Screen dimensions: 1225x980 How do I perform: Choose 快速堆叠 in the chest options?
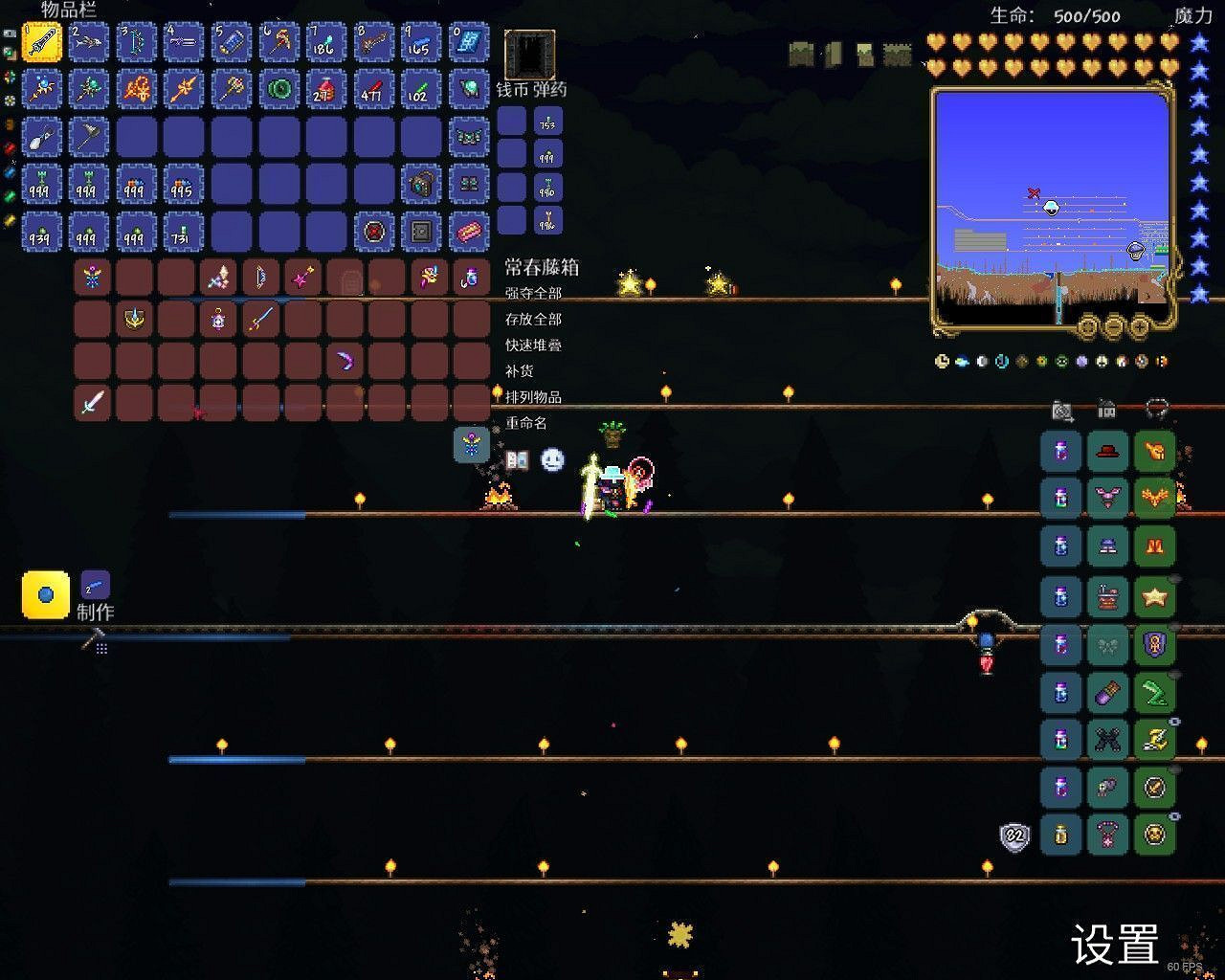click(x=530, y=345)
